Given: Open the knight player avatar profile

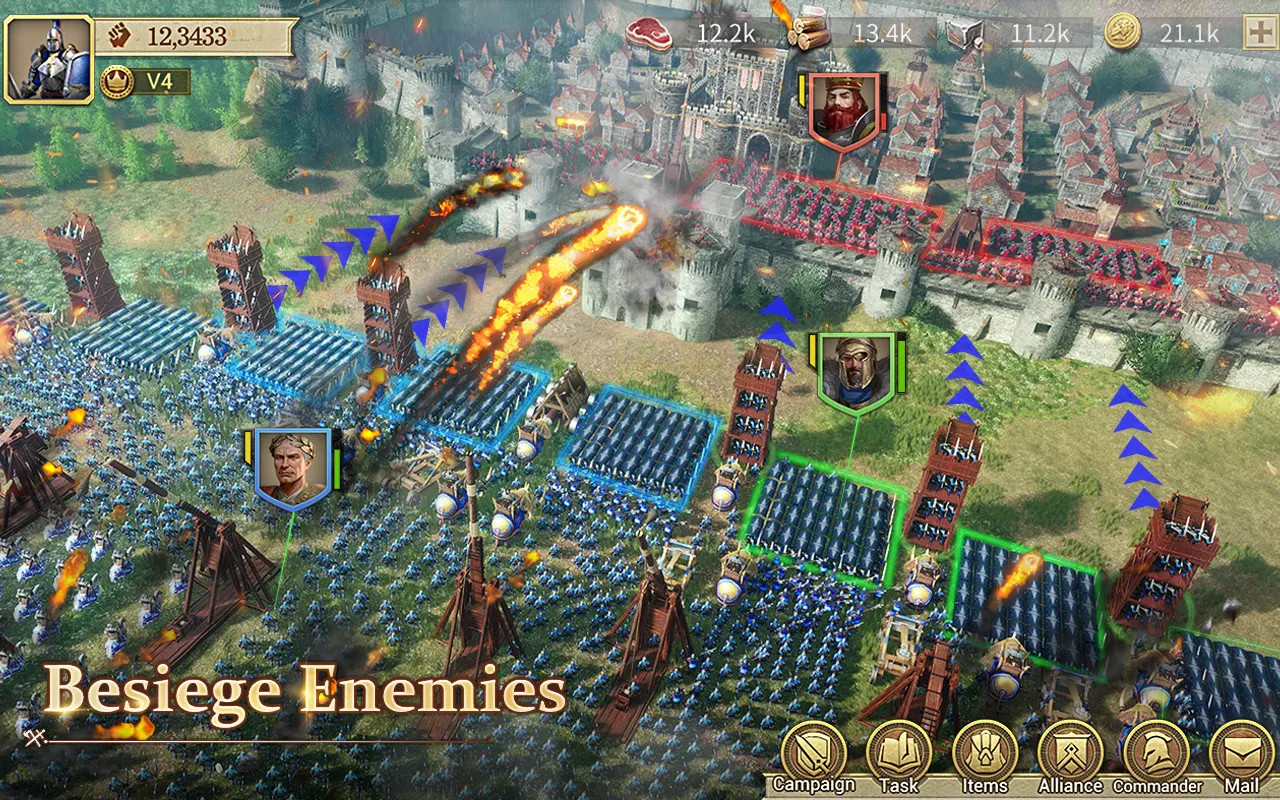Looking at the screenshot, I should tap(48, 58).
